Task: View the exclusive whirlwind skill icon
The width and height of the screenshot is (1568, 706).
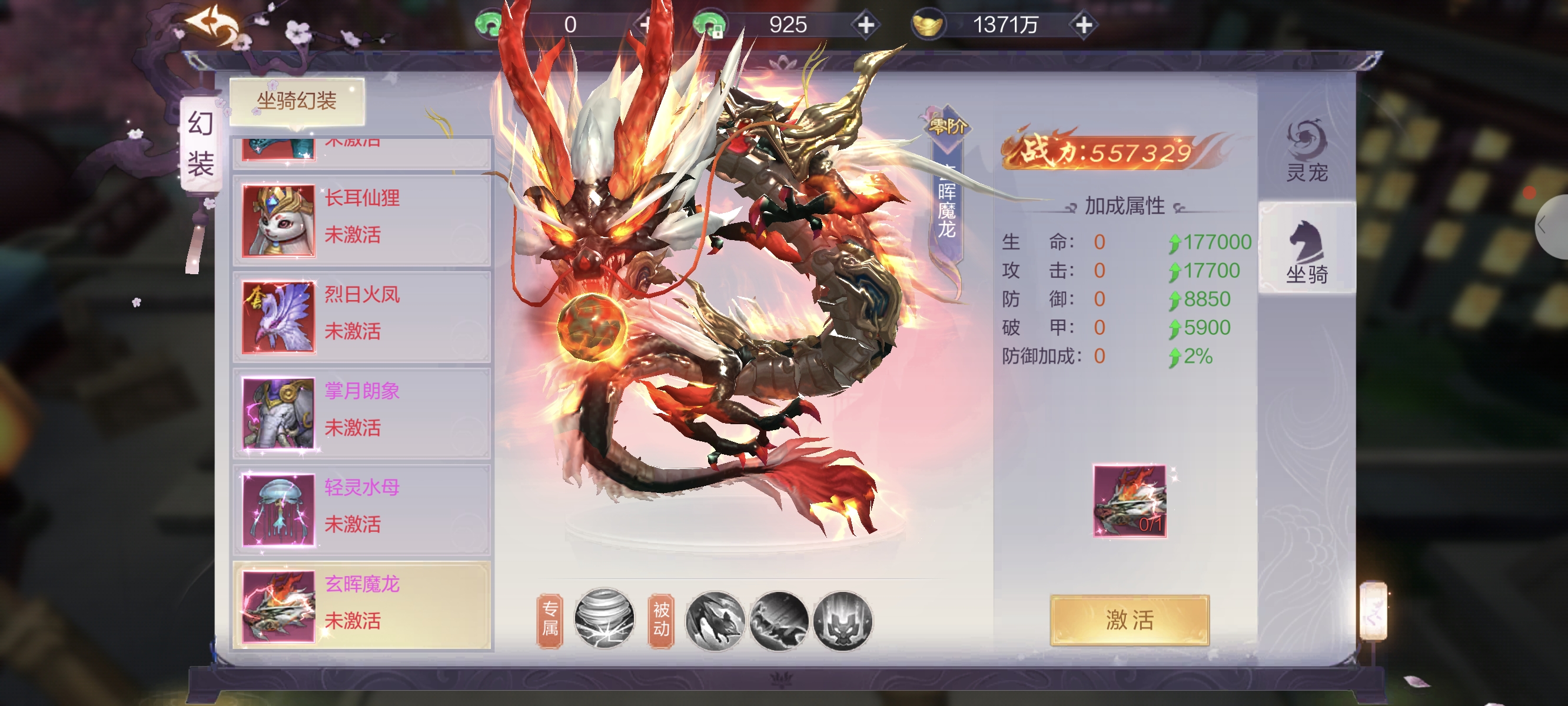Action: [x=604, y=619]
